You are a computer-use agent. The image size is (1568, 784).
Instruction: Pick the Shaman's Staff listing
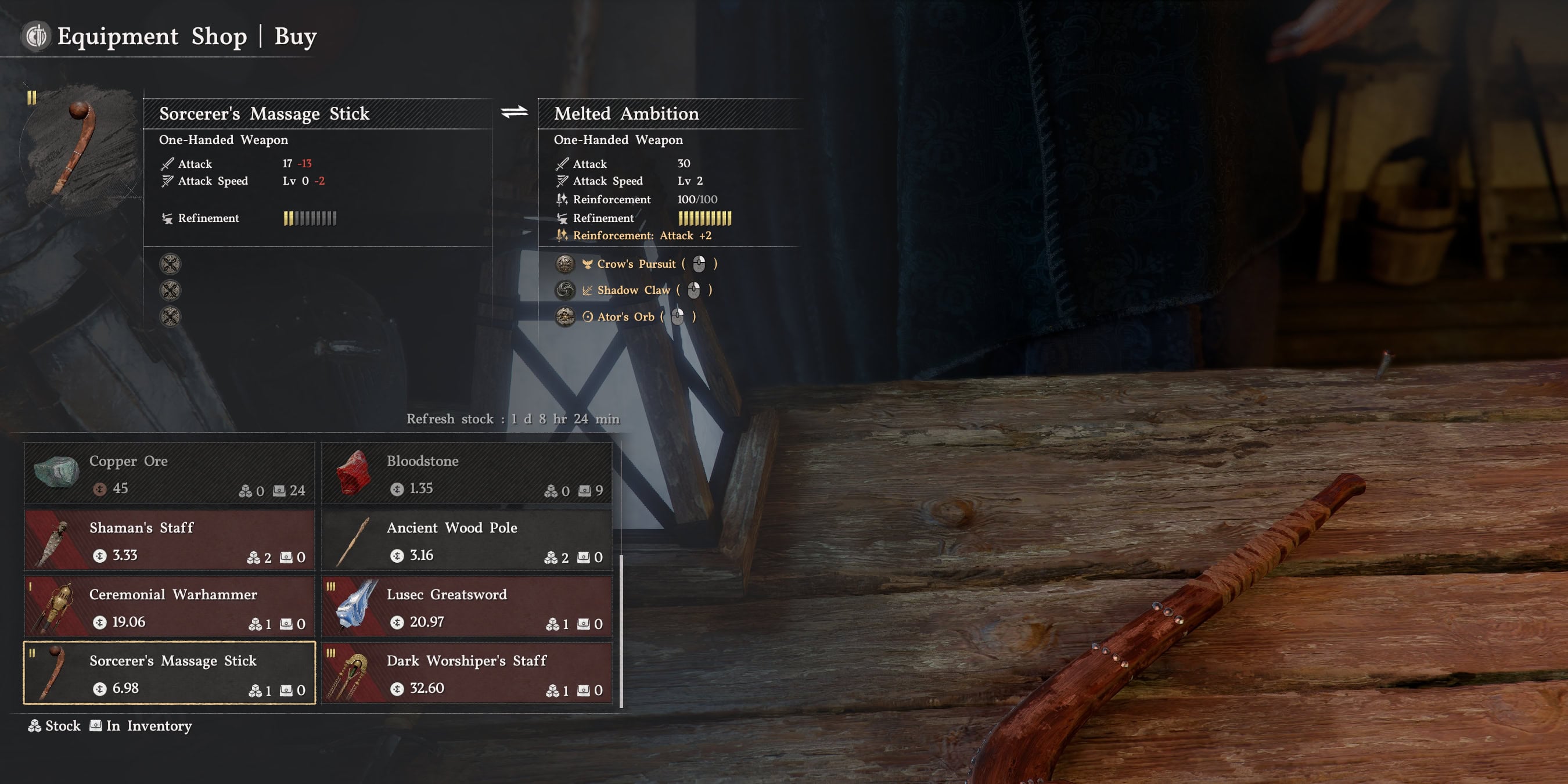[x=169, y=541]
